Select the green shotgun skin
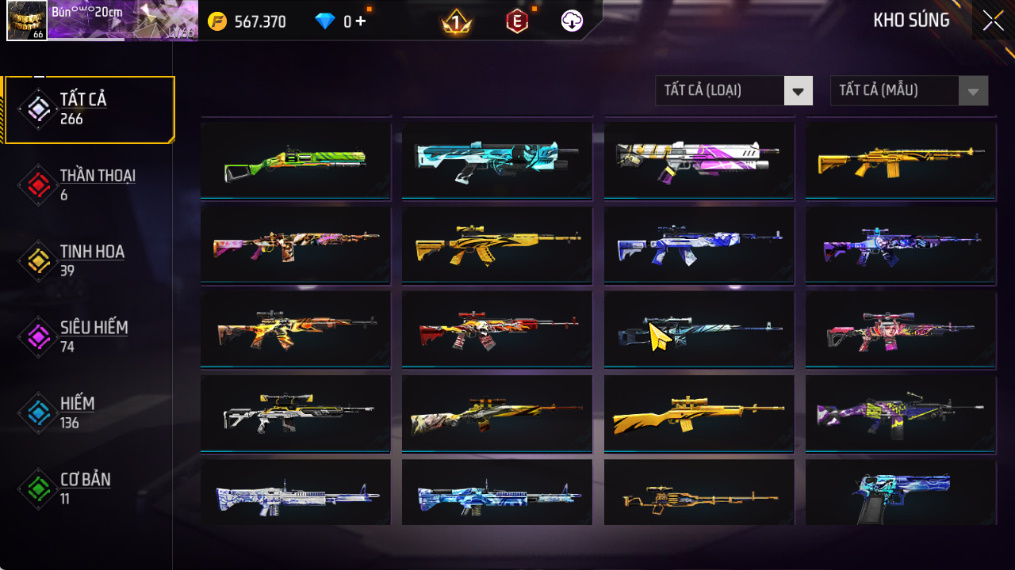 click(x=295, y=158)
